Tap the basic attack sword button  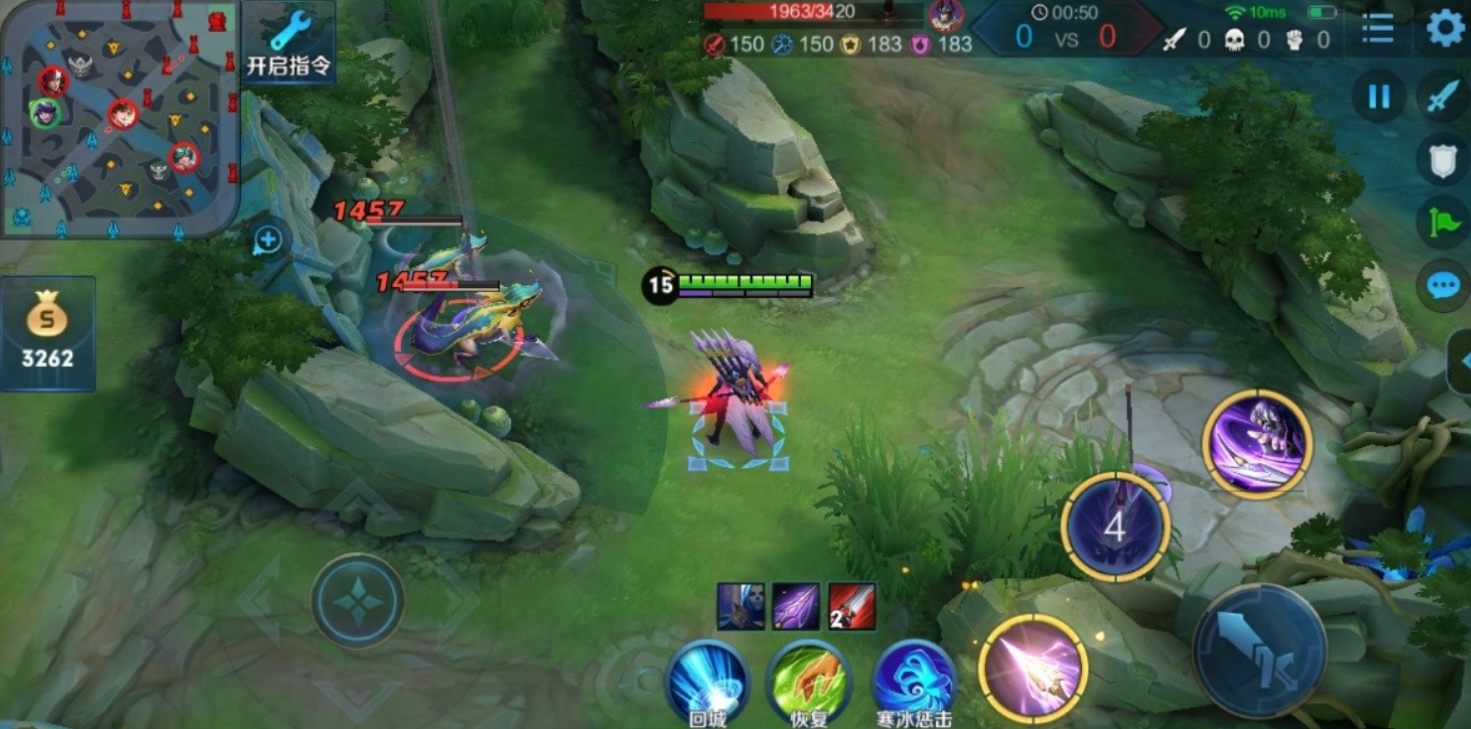click(1259, 650)
